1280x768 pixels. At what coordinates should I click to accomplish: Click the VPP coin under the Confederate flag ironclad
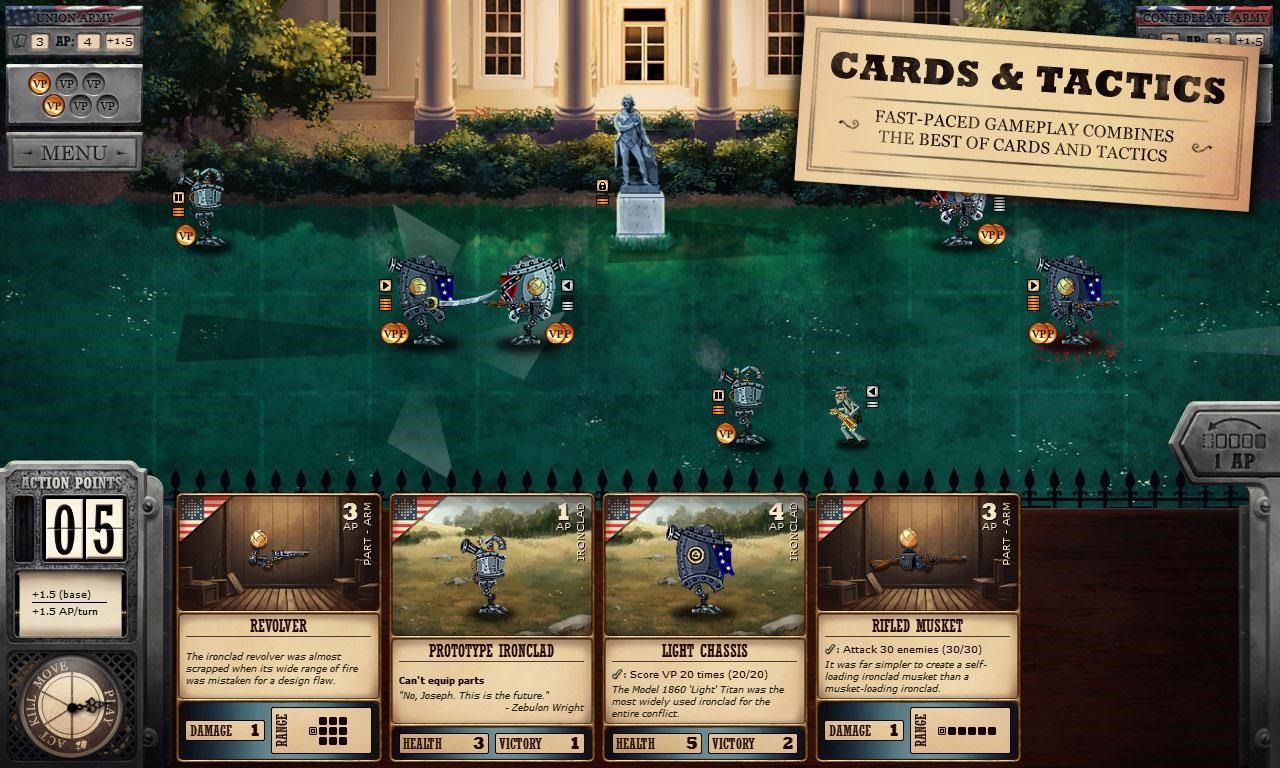coord(561,332)
